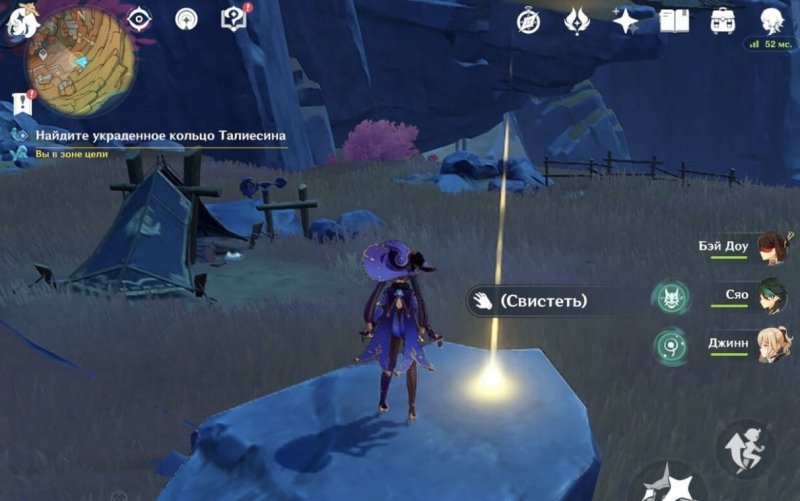Open the tutorial book with alert badge
The width and height of the screenshot is (800, 501).
[x=234, y=19]
